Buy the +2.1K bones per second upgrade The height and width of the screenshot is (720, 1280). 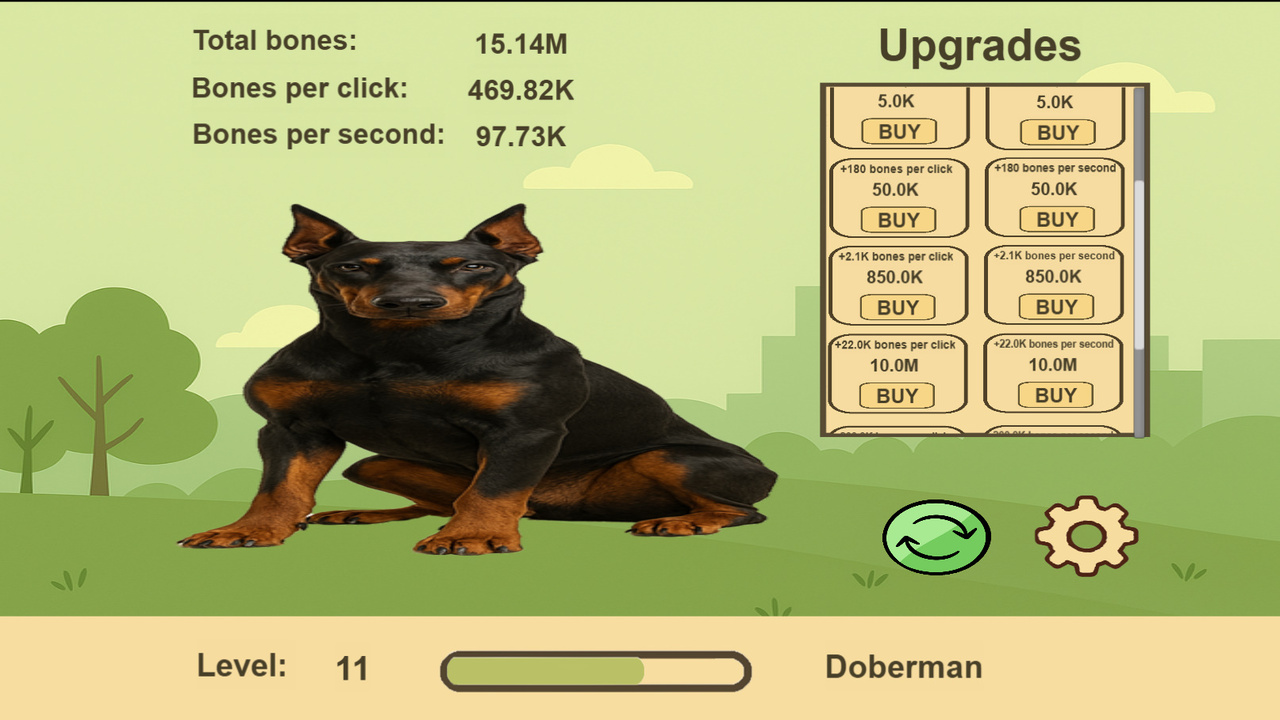click(1055, 307)
